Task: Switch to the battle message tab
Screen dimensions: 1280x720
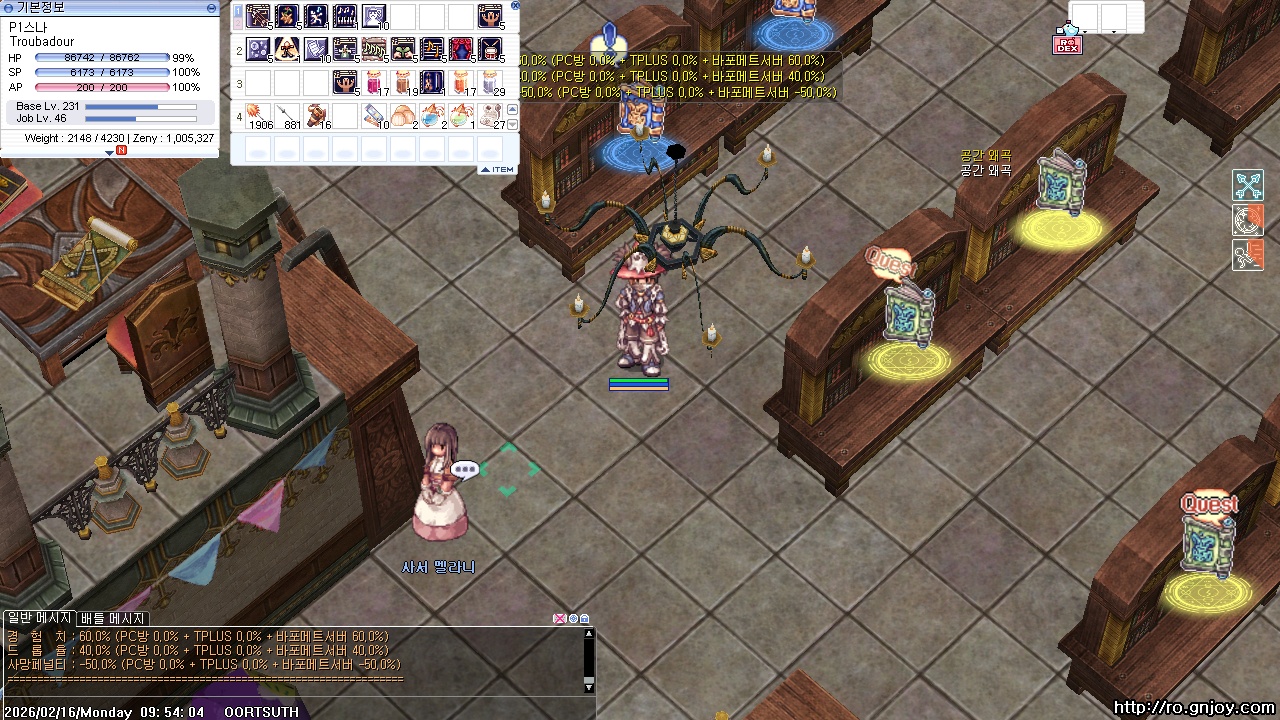Action: pyautogui.click(x=114, y=618)
